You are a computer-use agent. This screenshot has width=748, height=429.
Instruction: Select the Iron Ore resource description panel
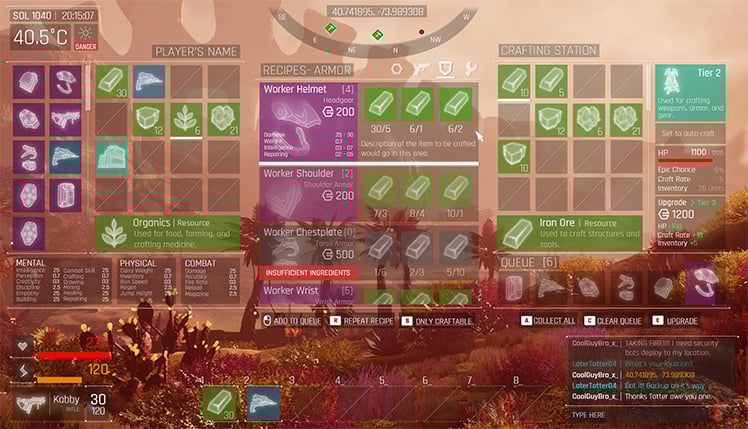[570, 233]
